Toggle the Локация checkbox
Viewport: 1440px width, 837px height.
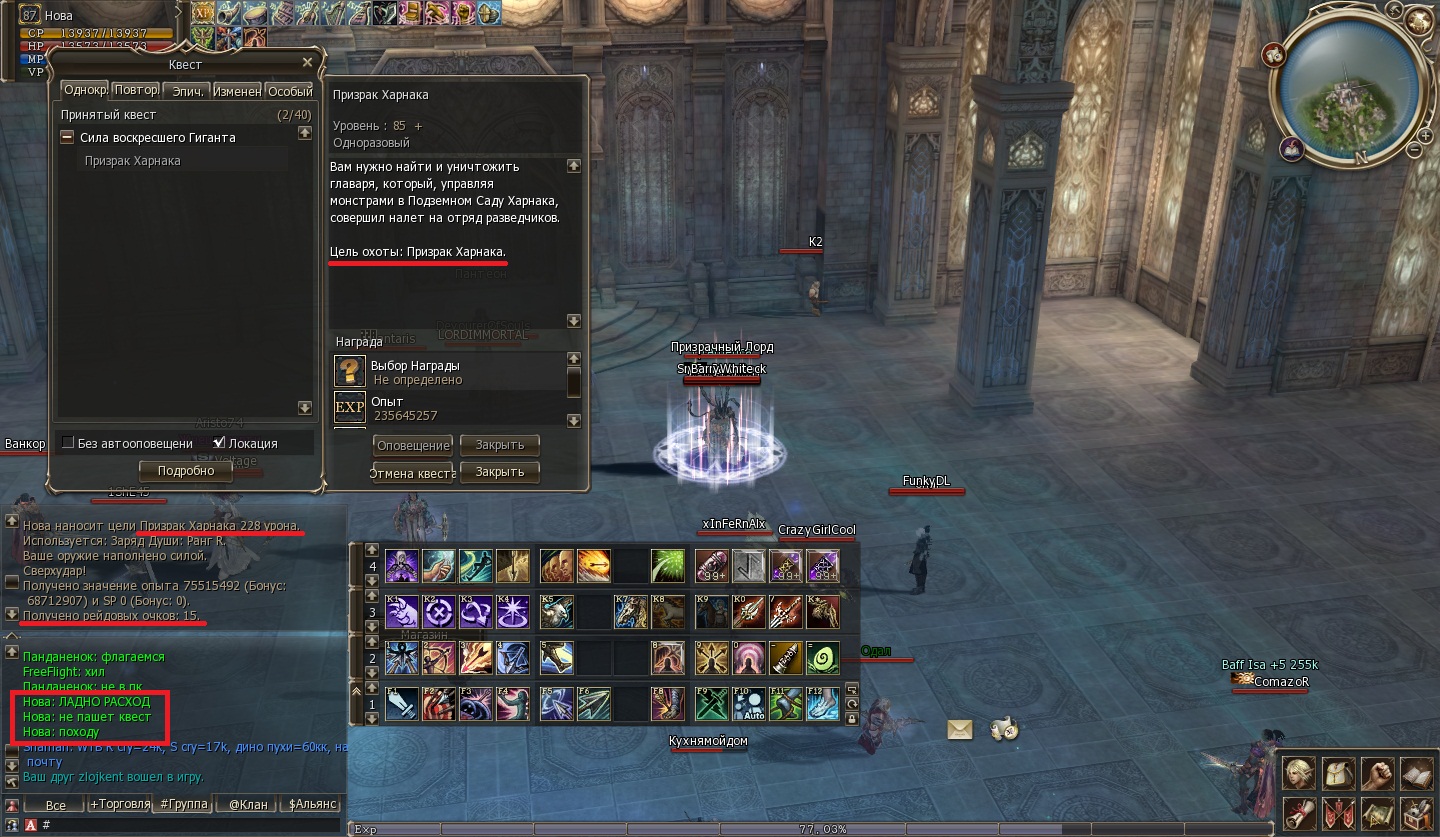coord(219,443)
